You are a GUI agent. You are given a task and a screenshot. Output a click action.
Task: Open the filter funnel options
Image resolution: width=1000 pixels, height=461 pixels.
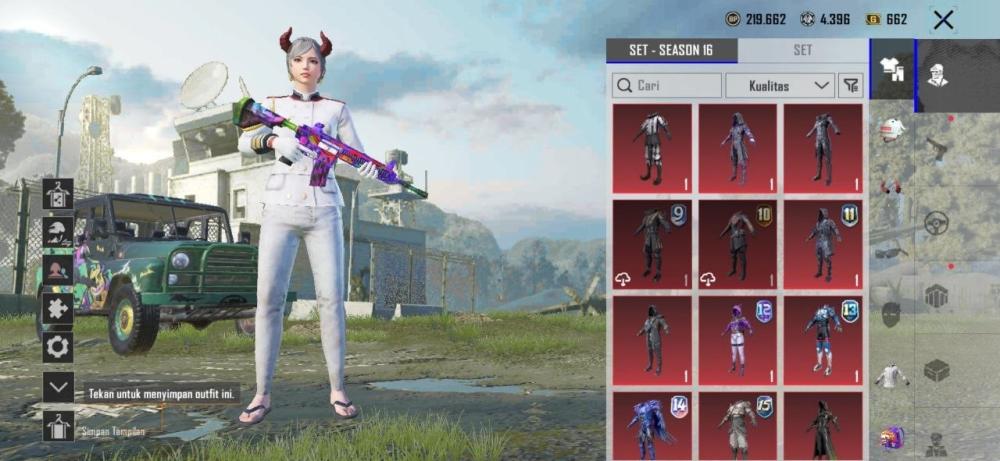(851, 86)
